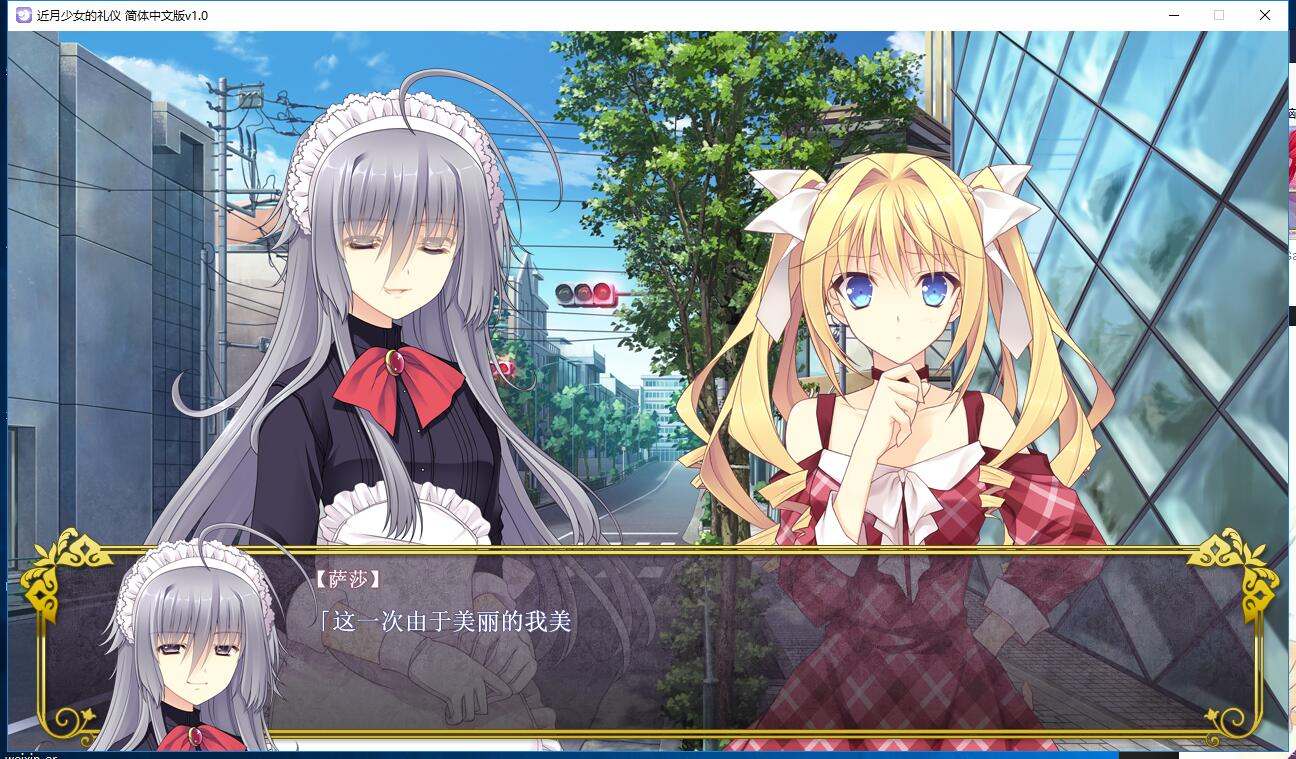Click the weixin_qr item visible below the window

30,754
